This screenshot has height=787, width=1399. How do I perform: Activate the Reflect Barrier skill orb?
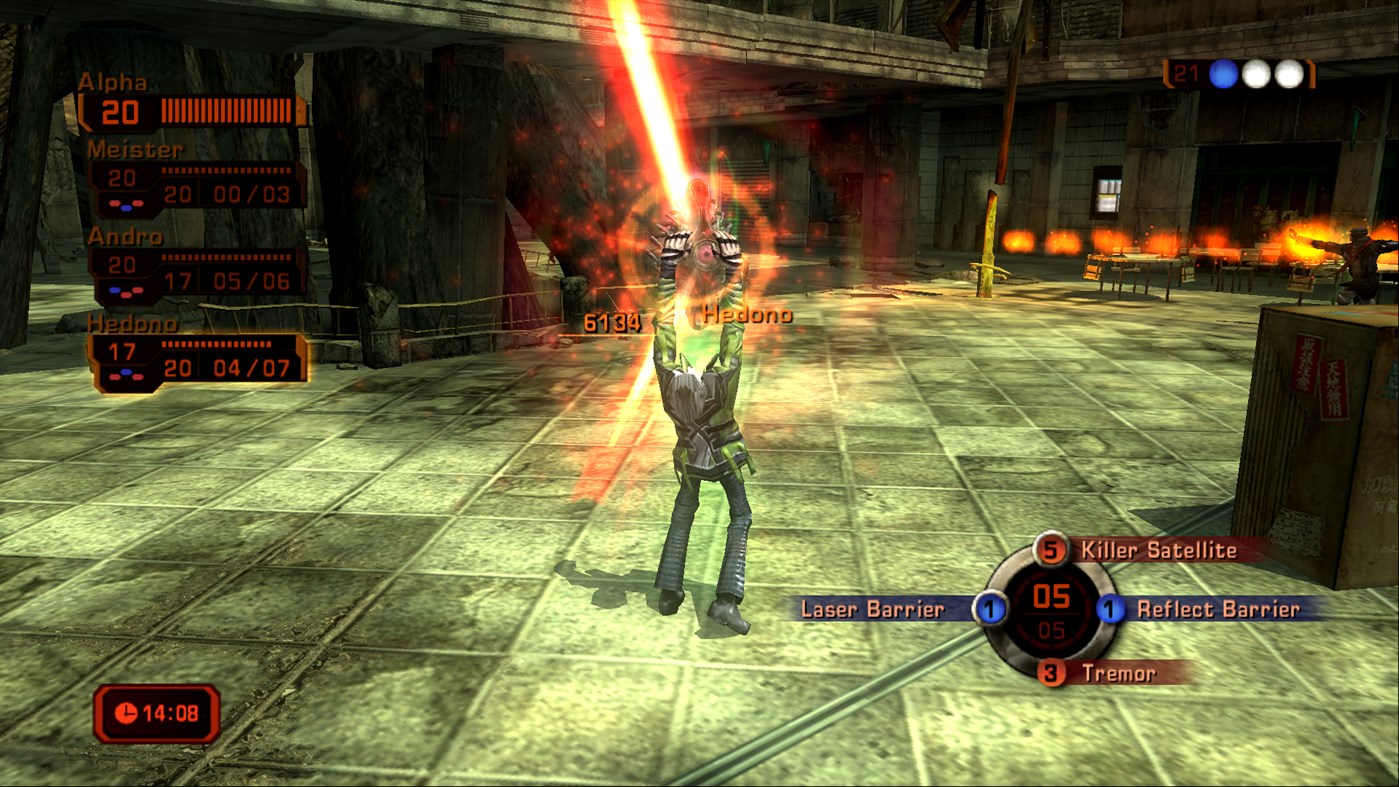click(1109, 609)
